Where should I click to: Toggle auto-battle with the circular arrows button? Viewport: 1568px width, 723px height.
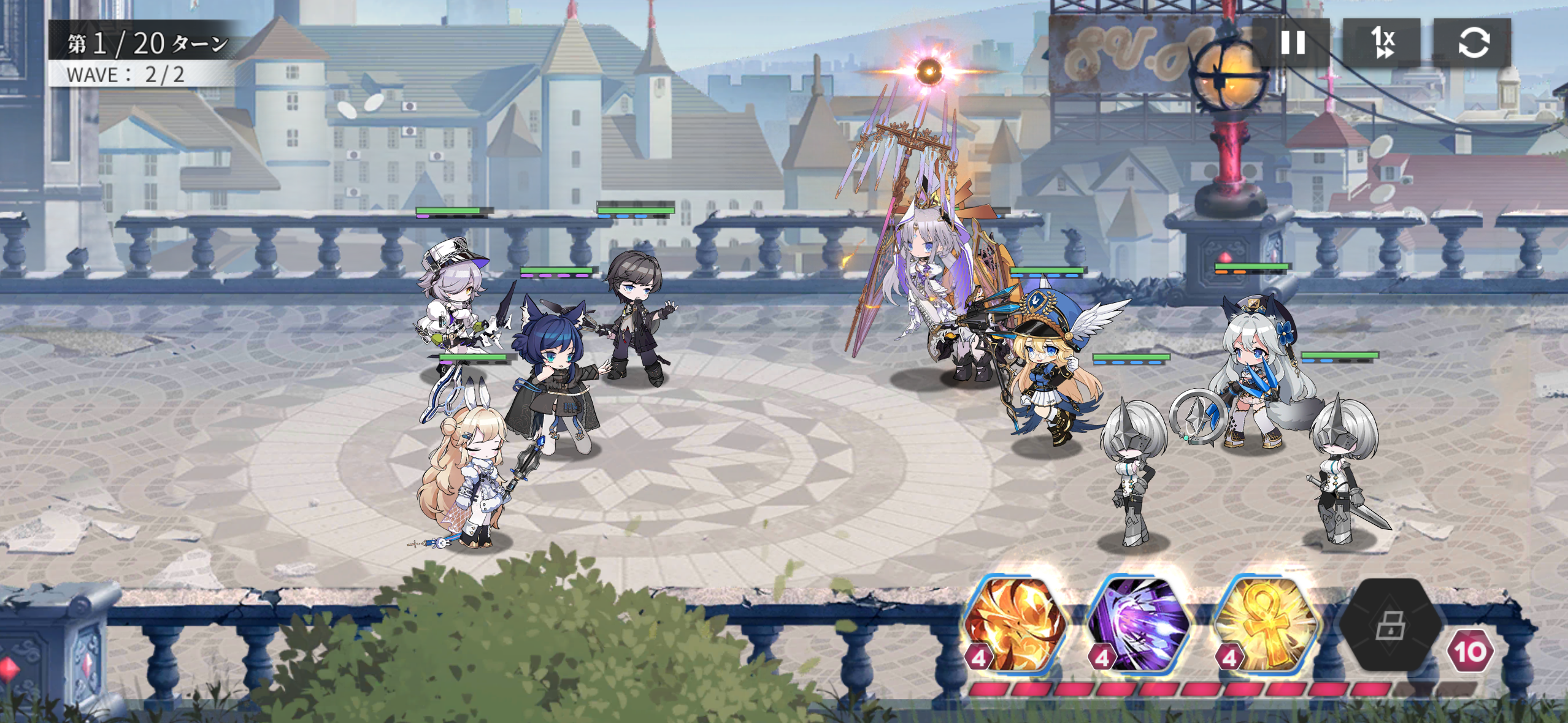click(x=1472, y=43)
